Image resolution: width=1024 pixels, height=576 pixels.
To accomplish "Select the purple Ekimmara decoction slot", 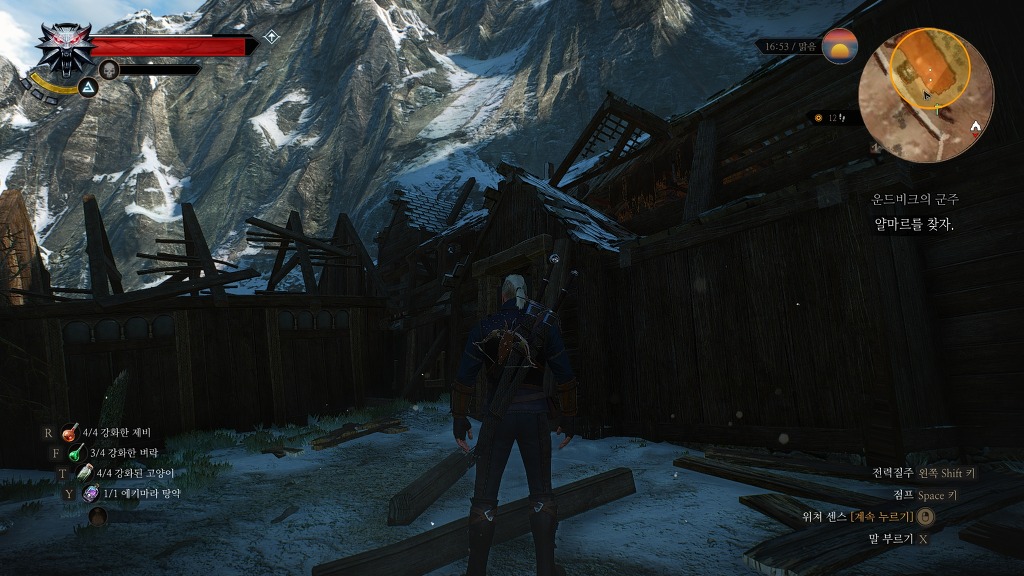I will (x=90, y=493).
